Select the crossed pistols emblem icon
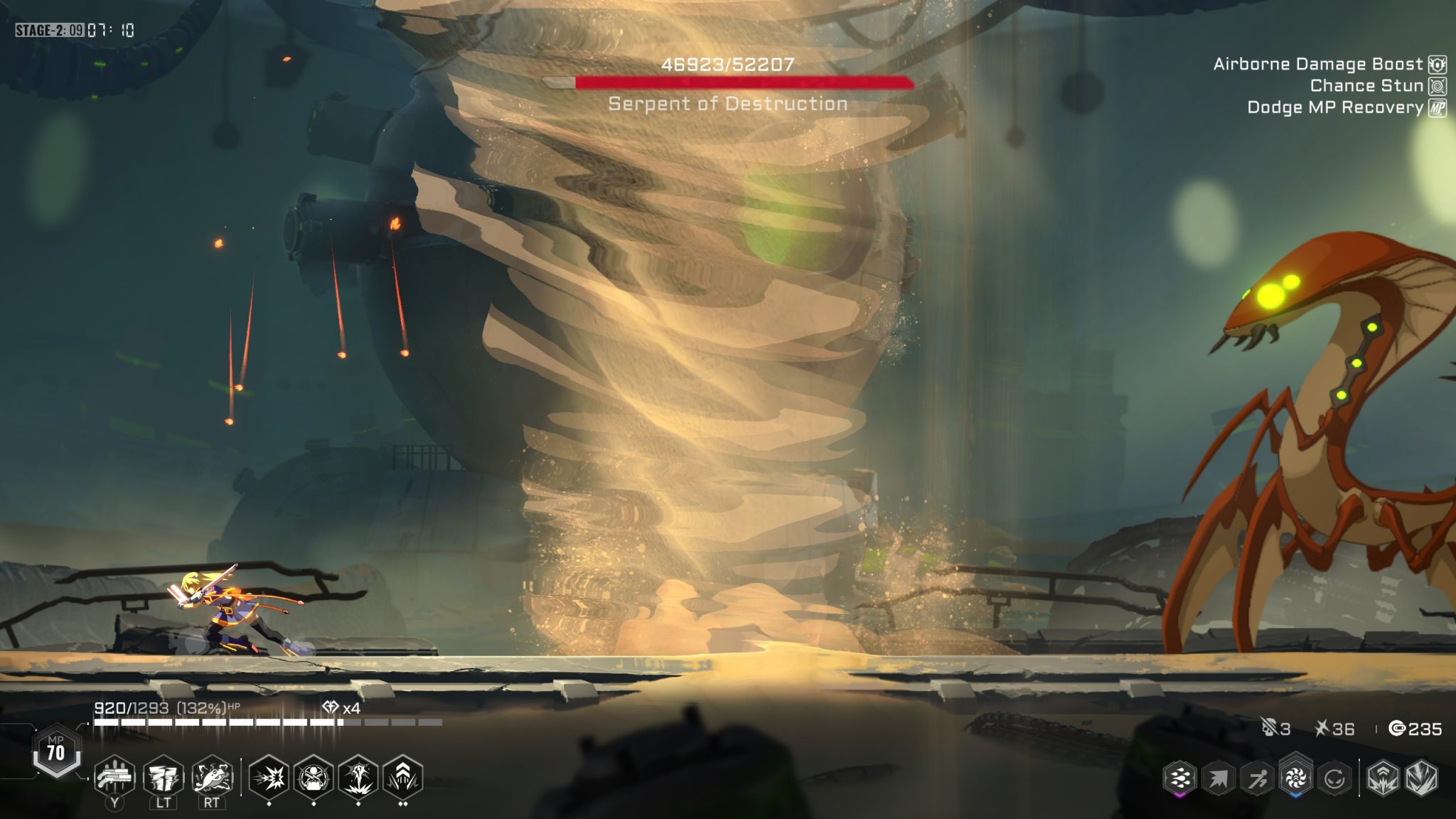This screenshot has width=1456, height=819. coord(314,777)
